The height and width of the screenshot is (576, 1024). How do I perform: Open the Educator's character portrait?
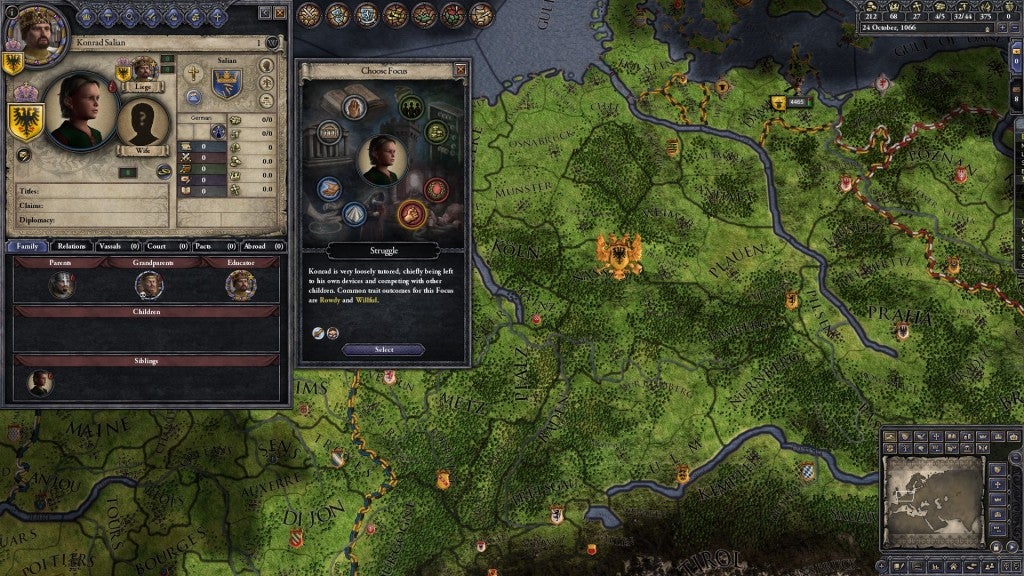click(x=239, y=285)
